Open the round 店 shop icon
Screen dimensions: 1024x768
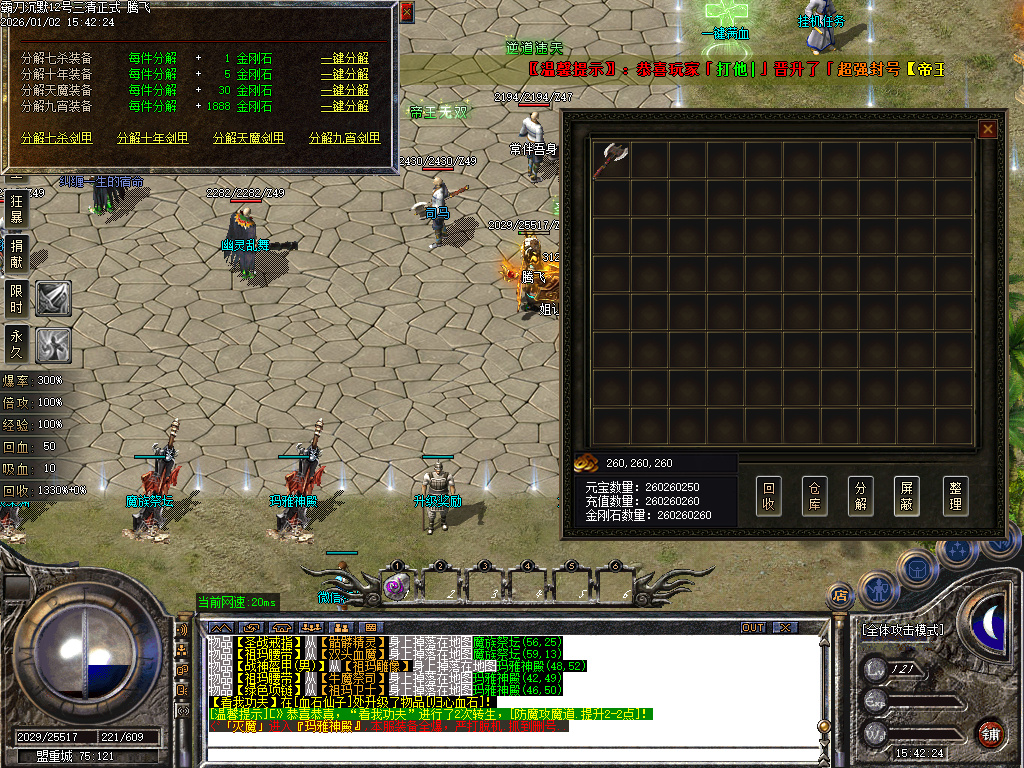pyautogui.click(x=839, y=596)
